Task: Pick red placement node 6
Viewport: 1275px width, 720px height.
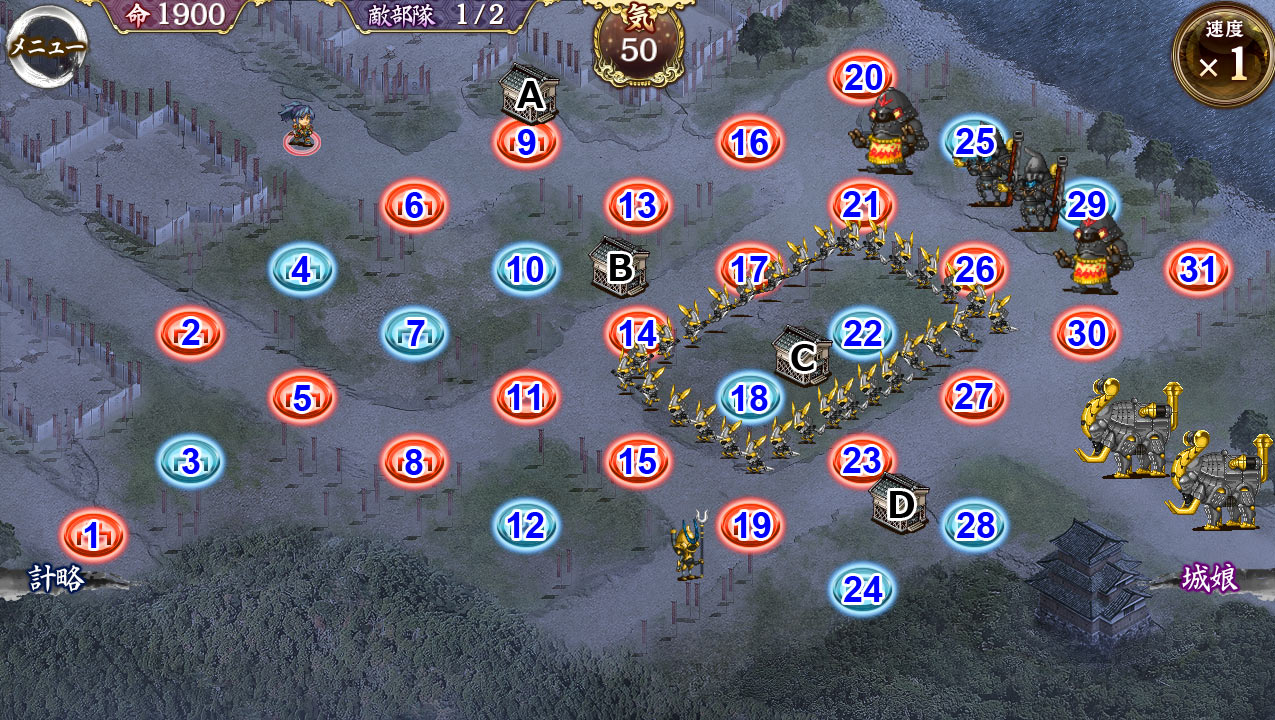Action: (x=414, y=205)
